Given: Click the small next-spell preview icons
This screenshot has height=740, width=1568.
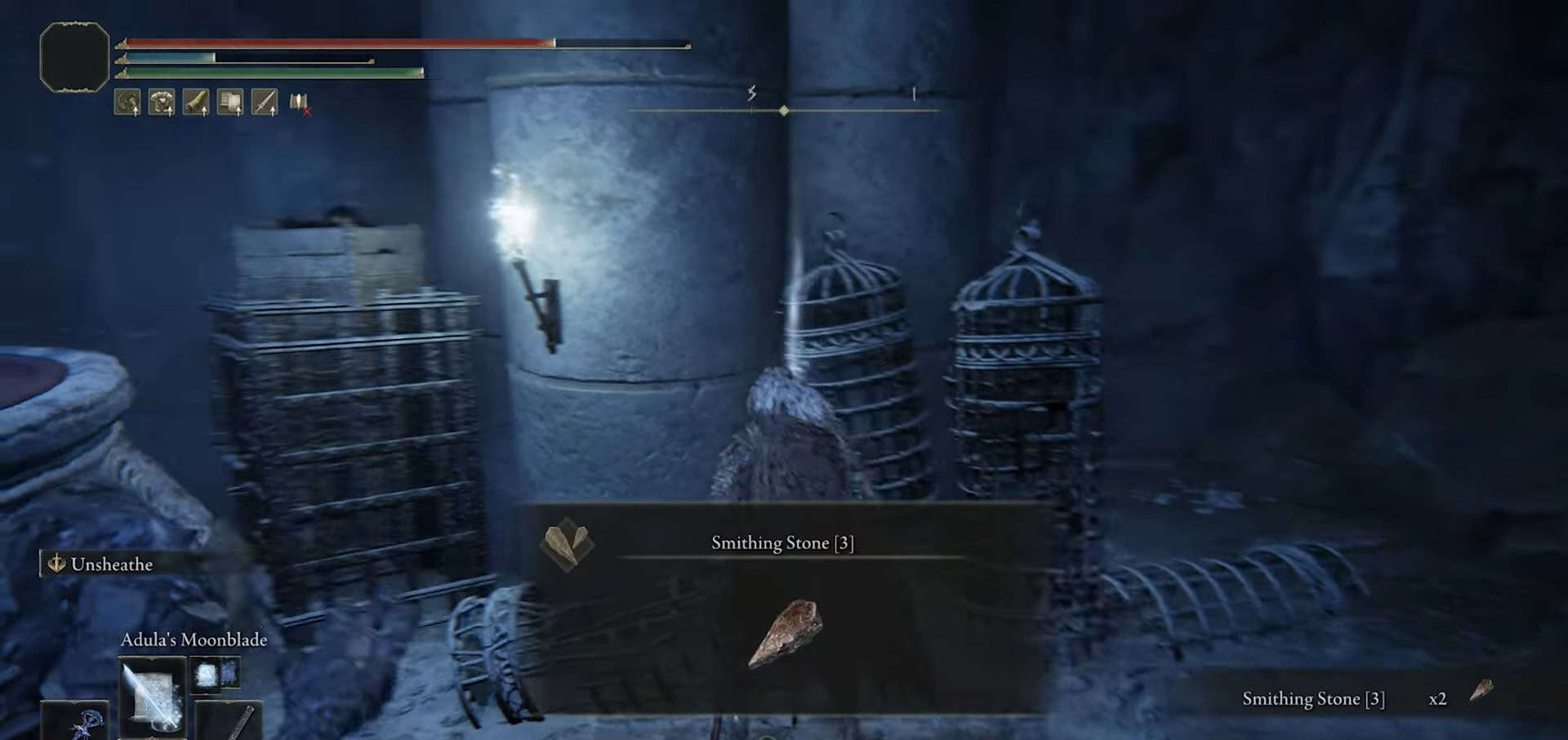Looking at the screenshot, I should point(215,674).
